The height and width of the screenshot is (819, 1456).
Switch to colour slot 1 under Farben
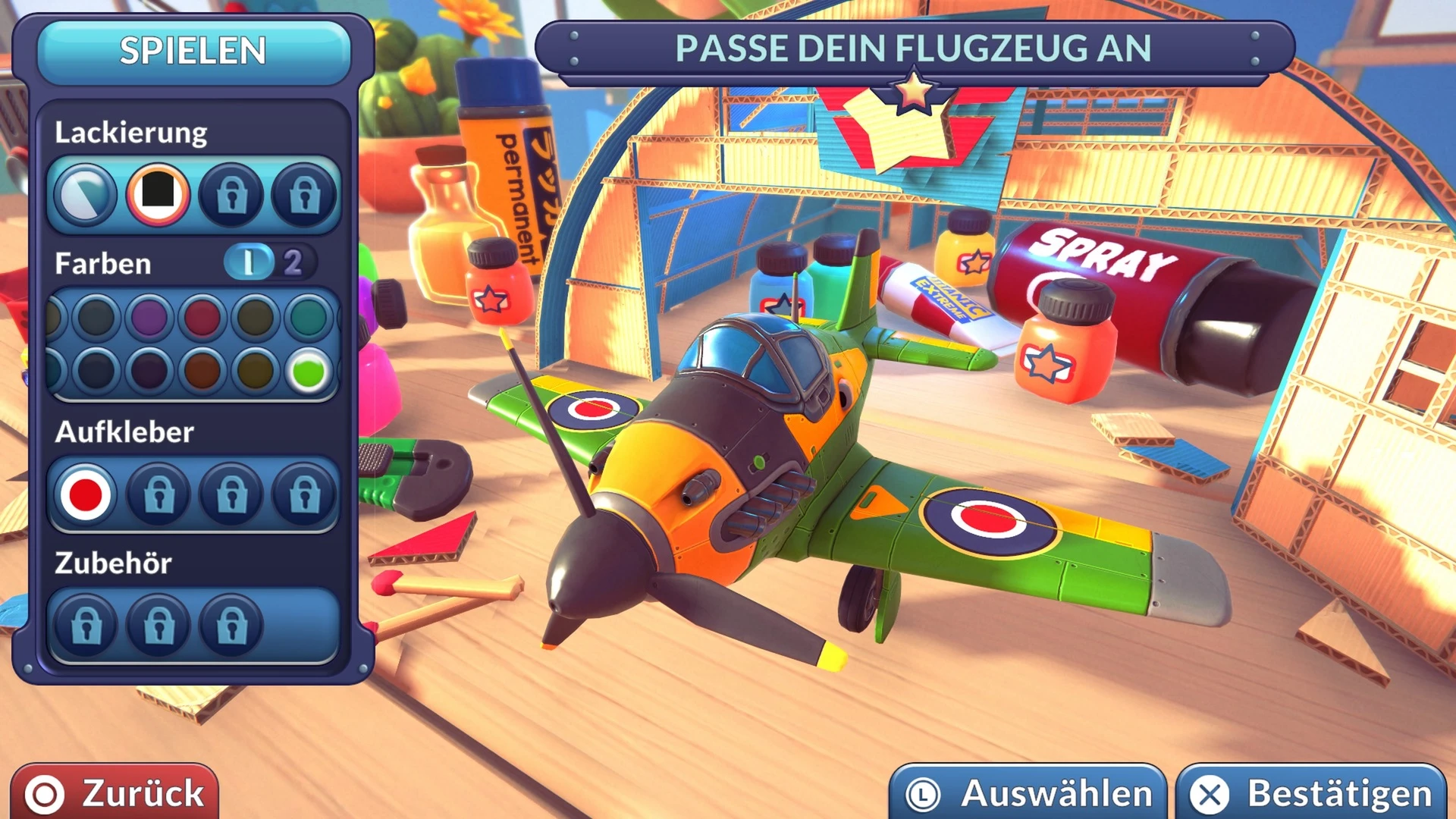pos(249,263)
